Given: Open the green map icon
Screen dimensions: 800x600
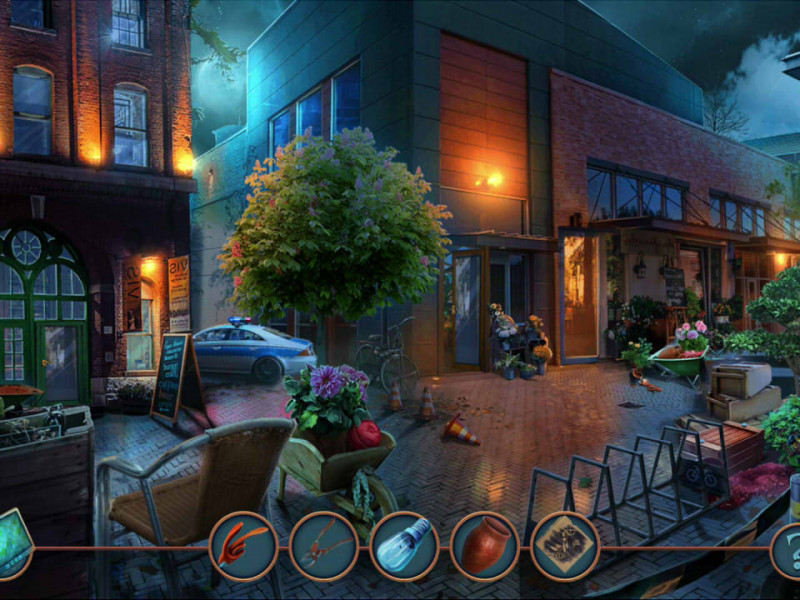Looking at the screenshot, I should point(13,544).
